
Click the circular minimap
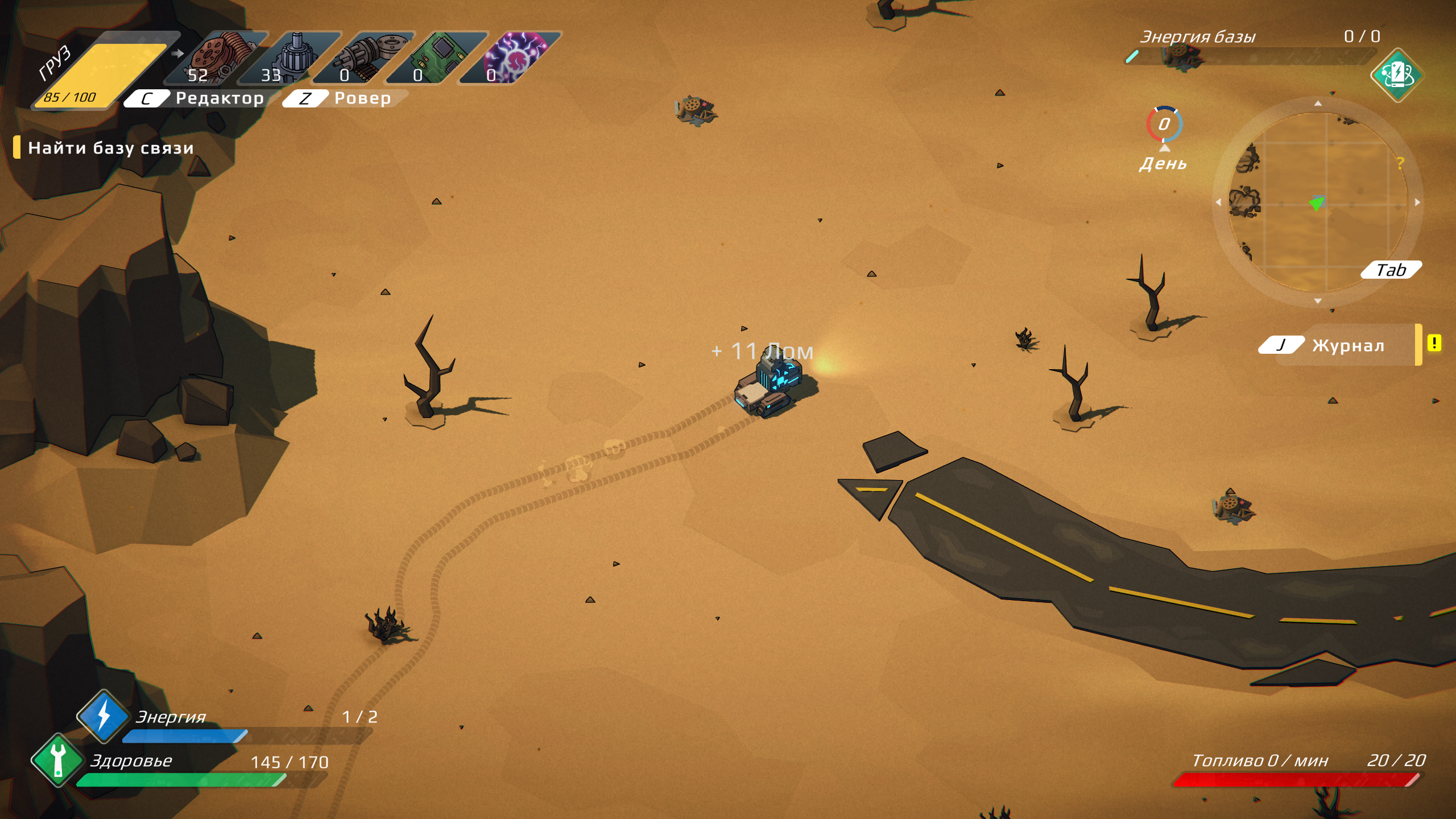1318,202
